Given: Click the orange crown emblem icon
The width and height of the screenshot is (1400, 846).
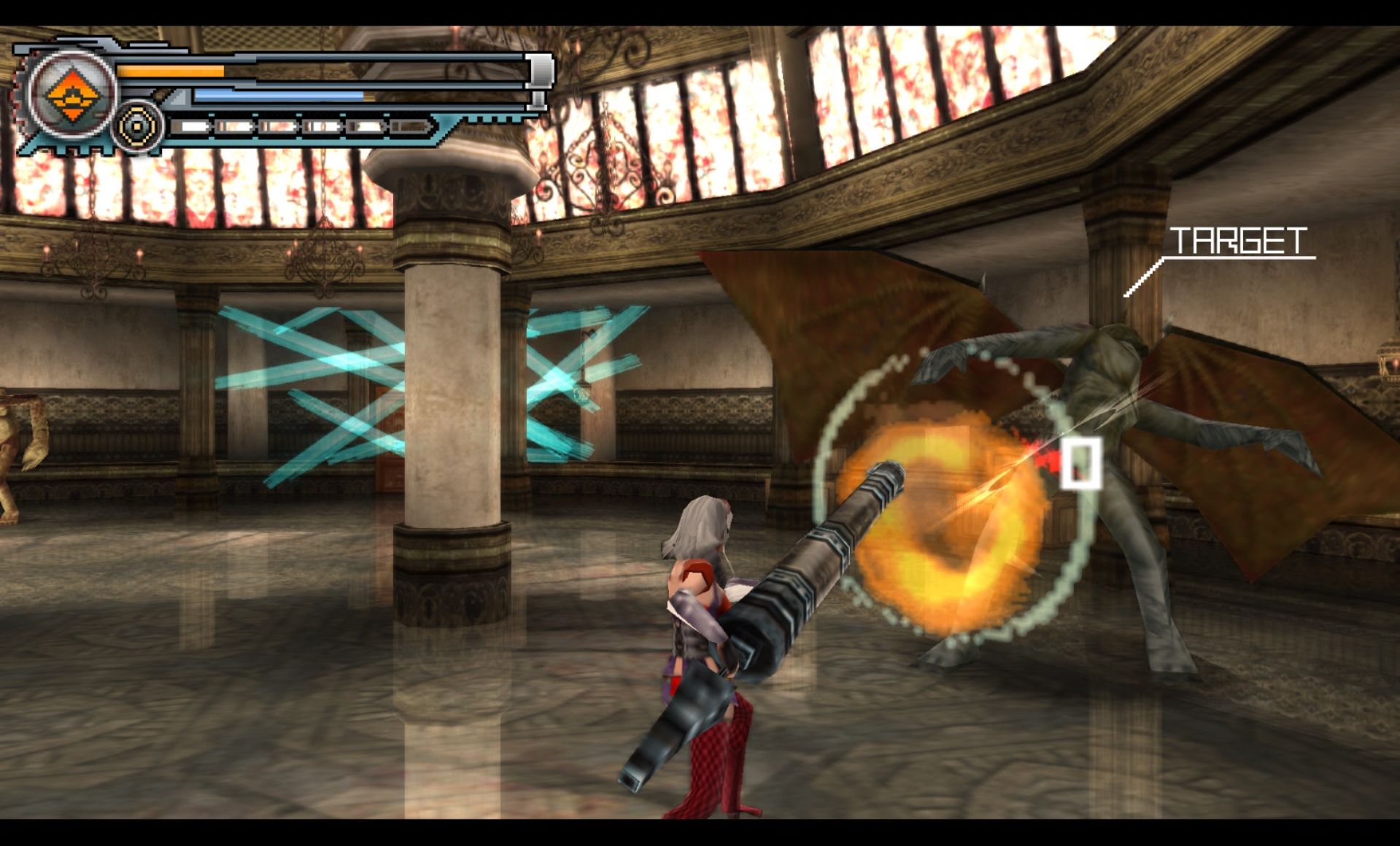Looking at the screenshot, I should pyautogui.click(x=71, y=95).
